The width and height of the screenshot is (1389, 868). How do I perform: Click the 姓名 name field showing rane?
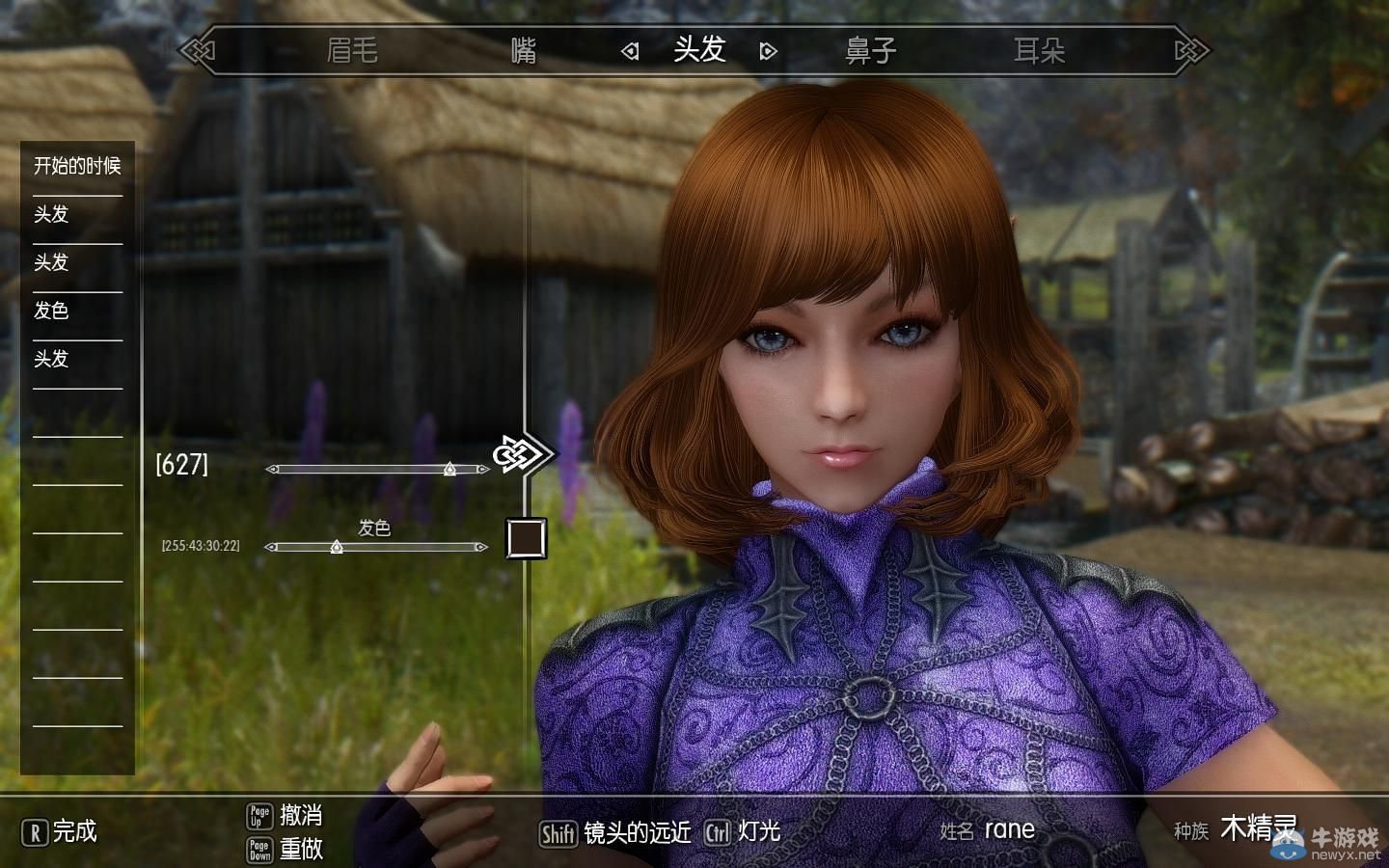(1010, 829)
